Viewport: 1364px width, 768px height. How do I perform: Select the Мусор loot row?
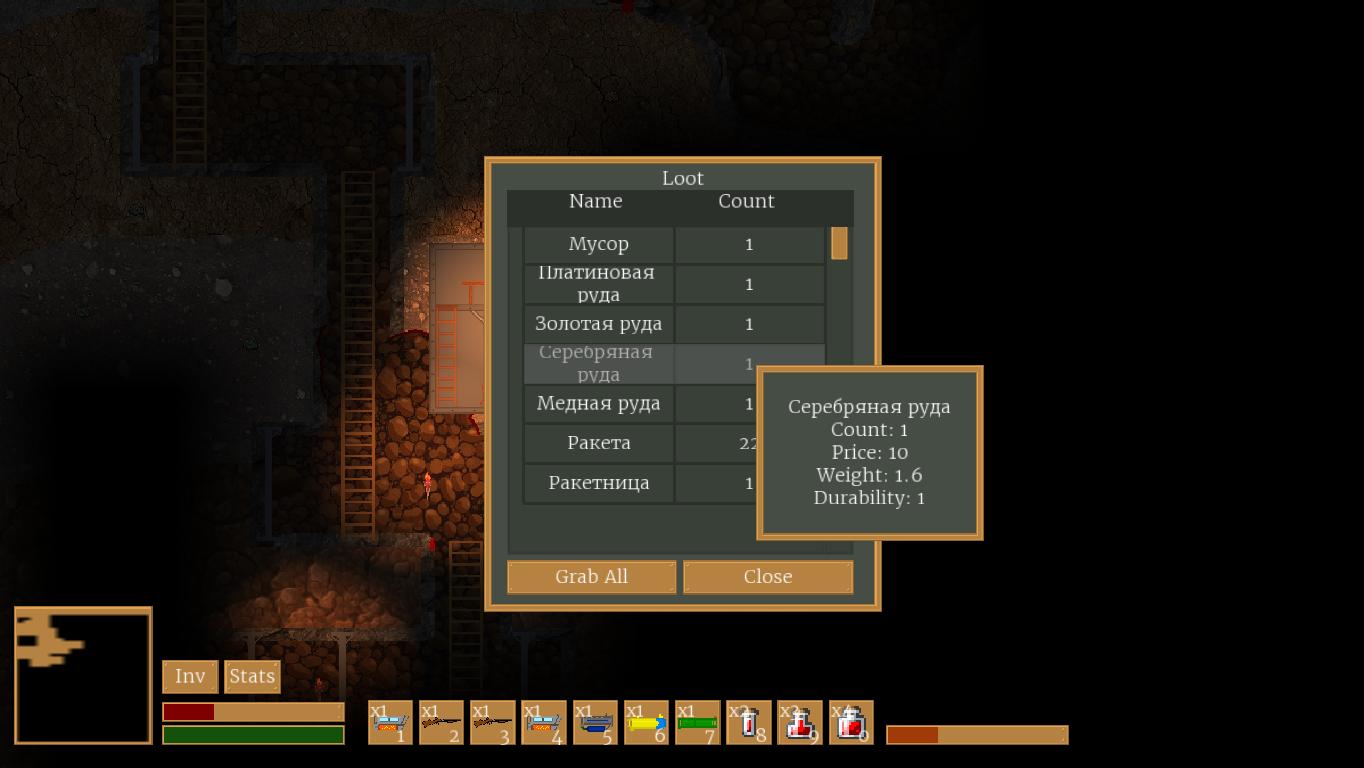click(x=598, y=244)
